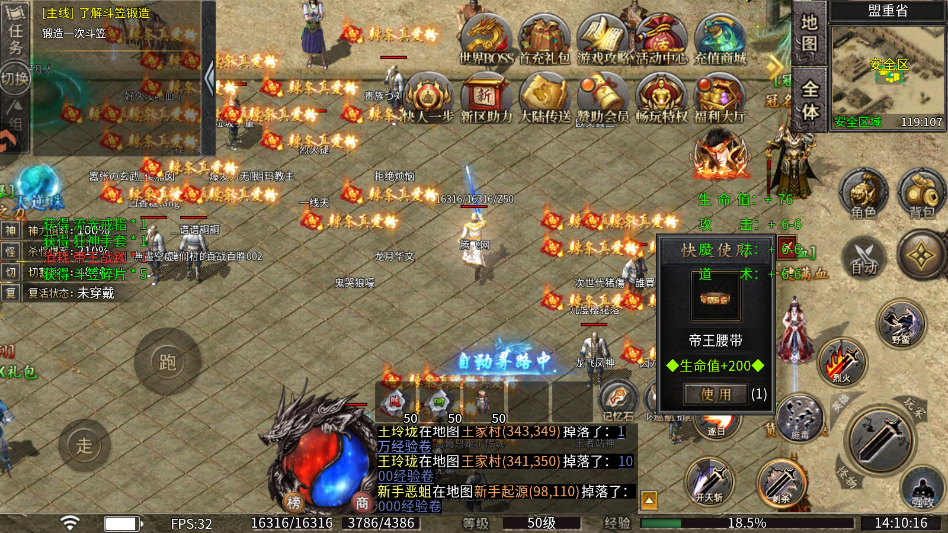Click the 使用 button for 帝王腰带
Image resolution: width=948 pixels, height=533 pixels.
coord(715,394)
